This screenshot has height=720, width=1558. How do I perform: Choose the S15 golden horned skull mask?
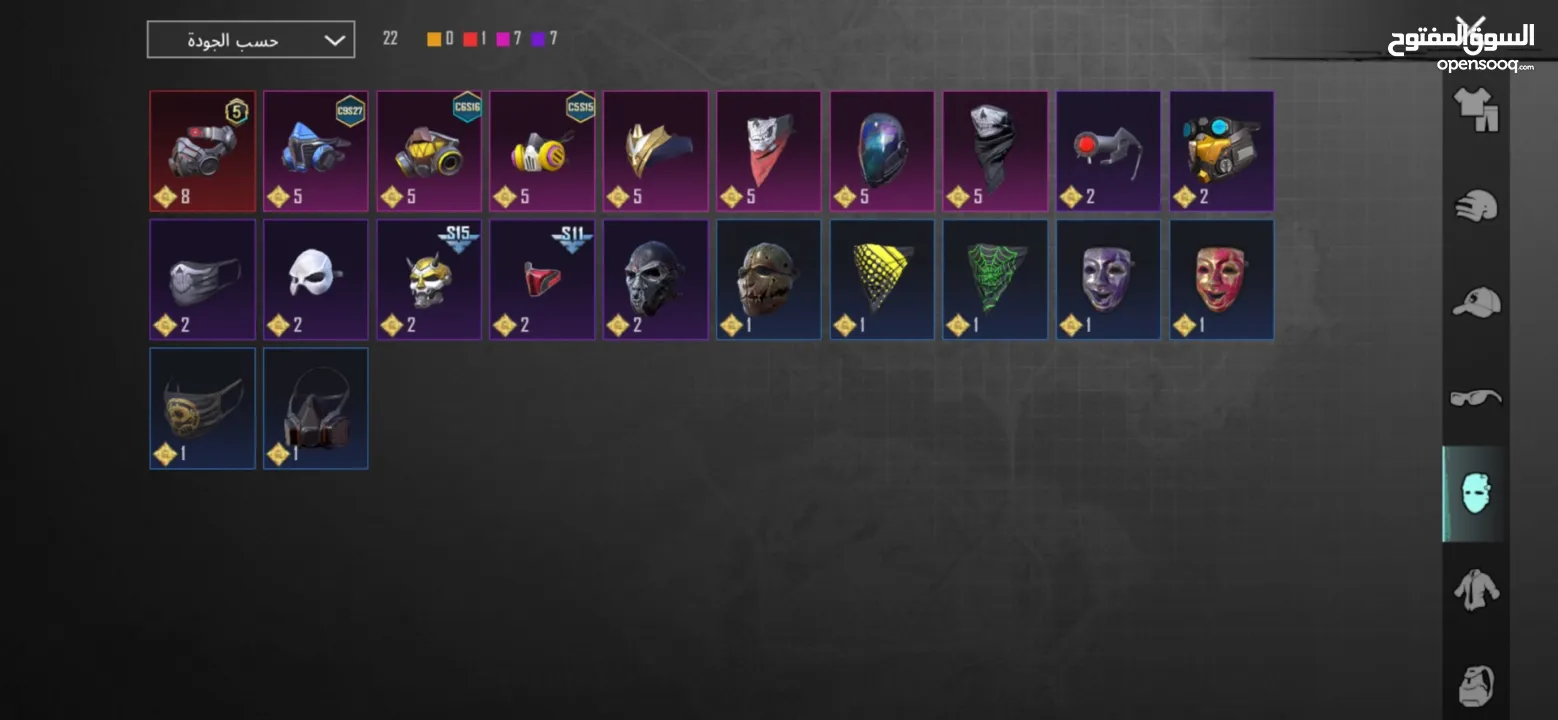coord(429,280)
